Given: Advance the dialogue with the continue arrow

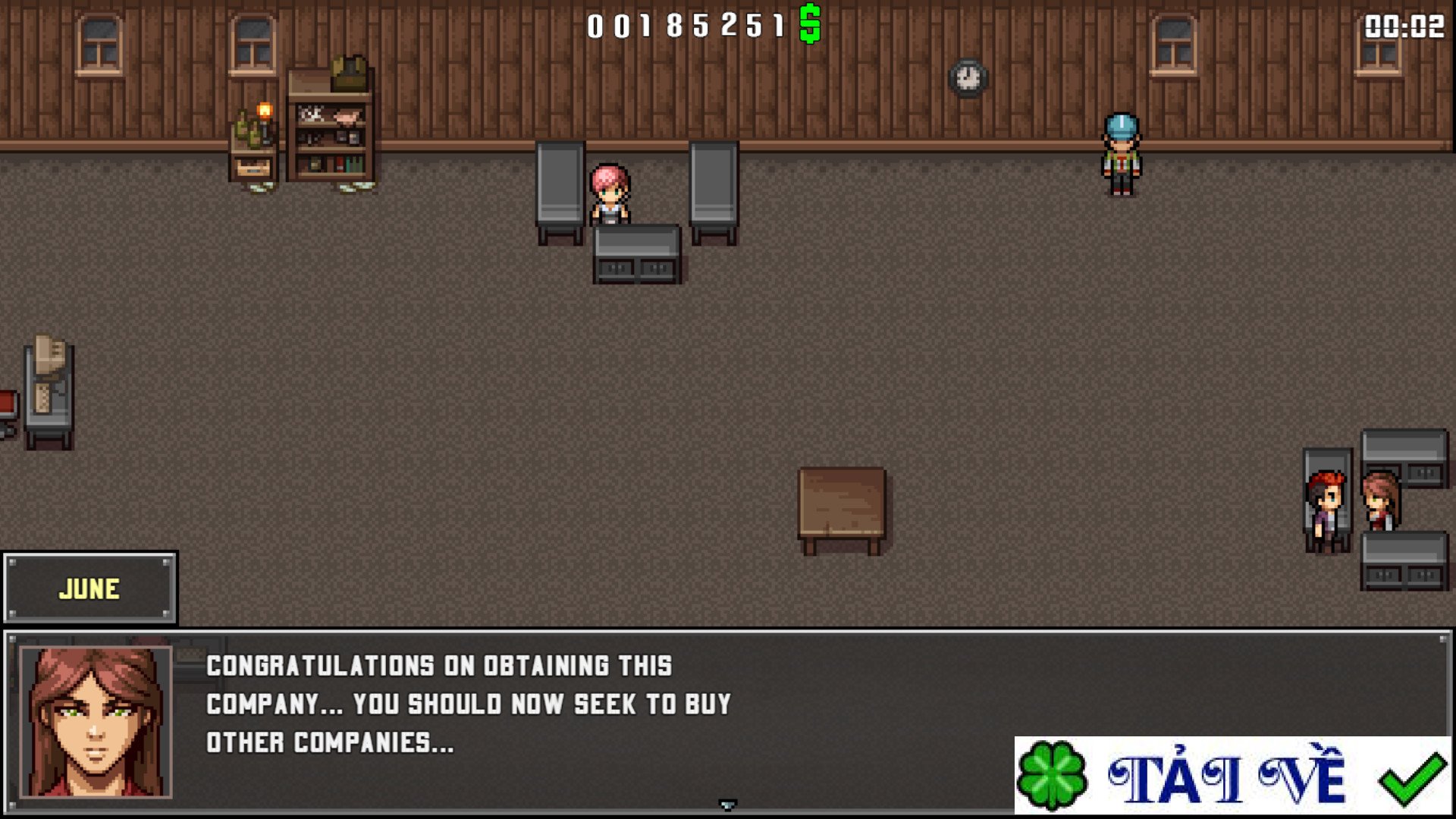Looking at the screenshot, I should click(727, 805).
